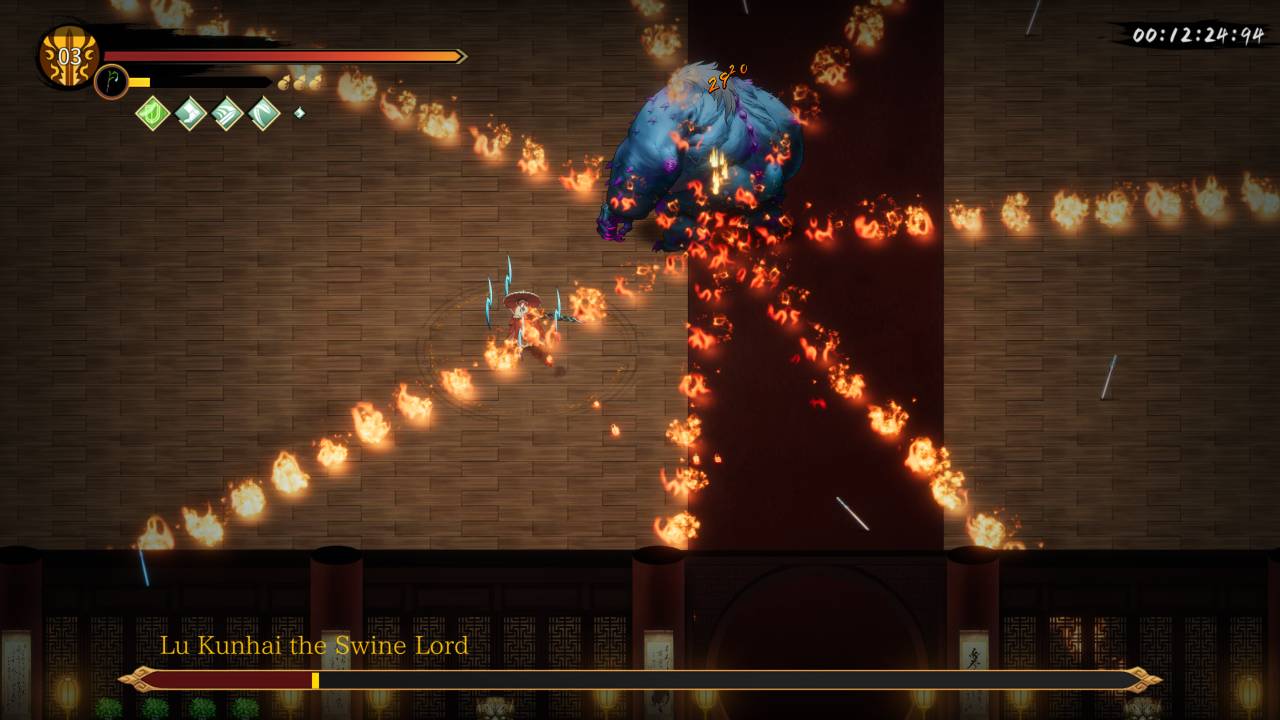
Task: Click the boot dash skill icon
Action: (189, 113)
